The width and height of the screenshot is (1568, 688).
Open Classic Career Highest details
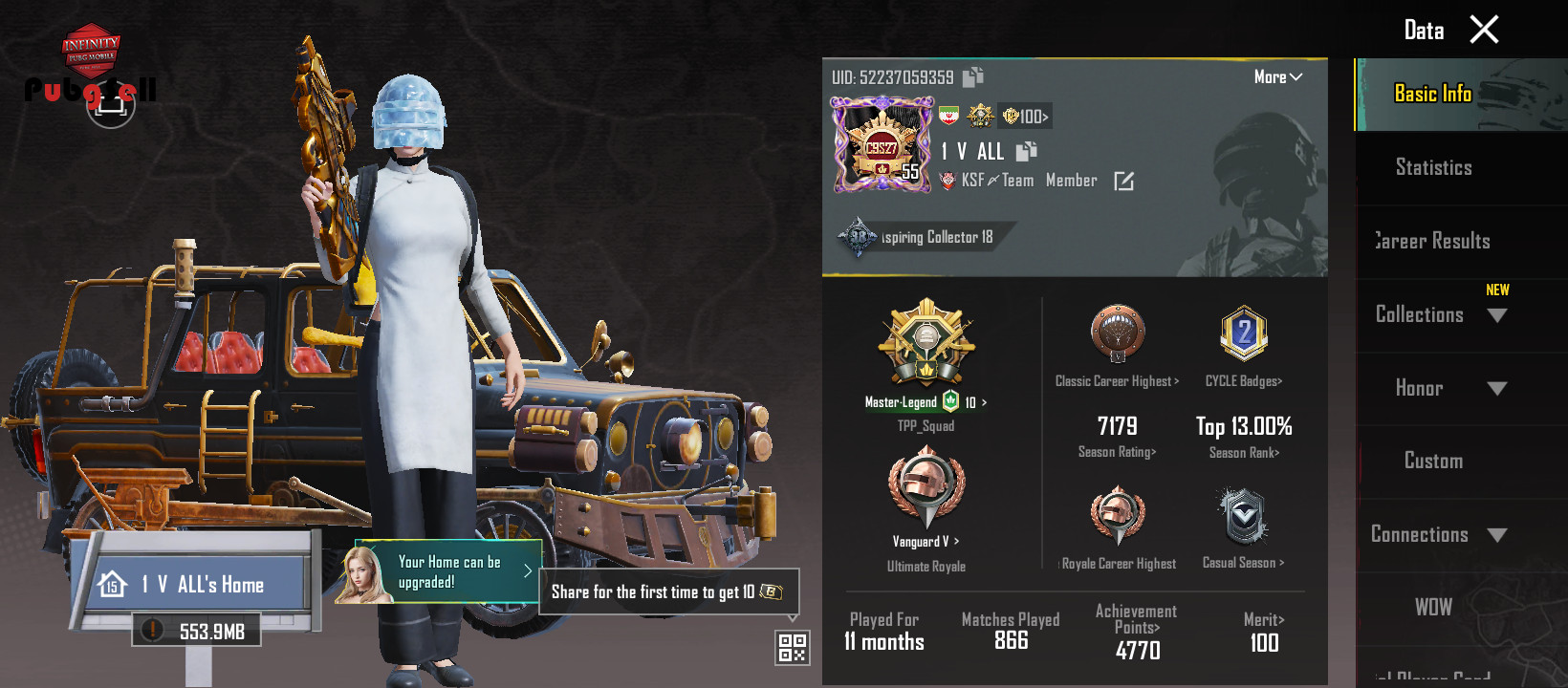1117,380
